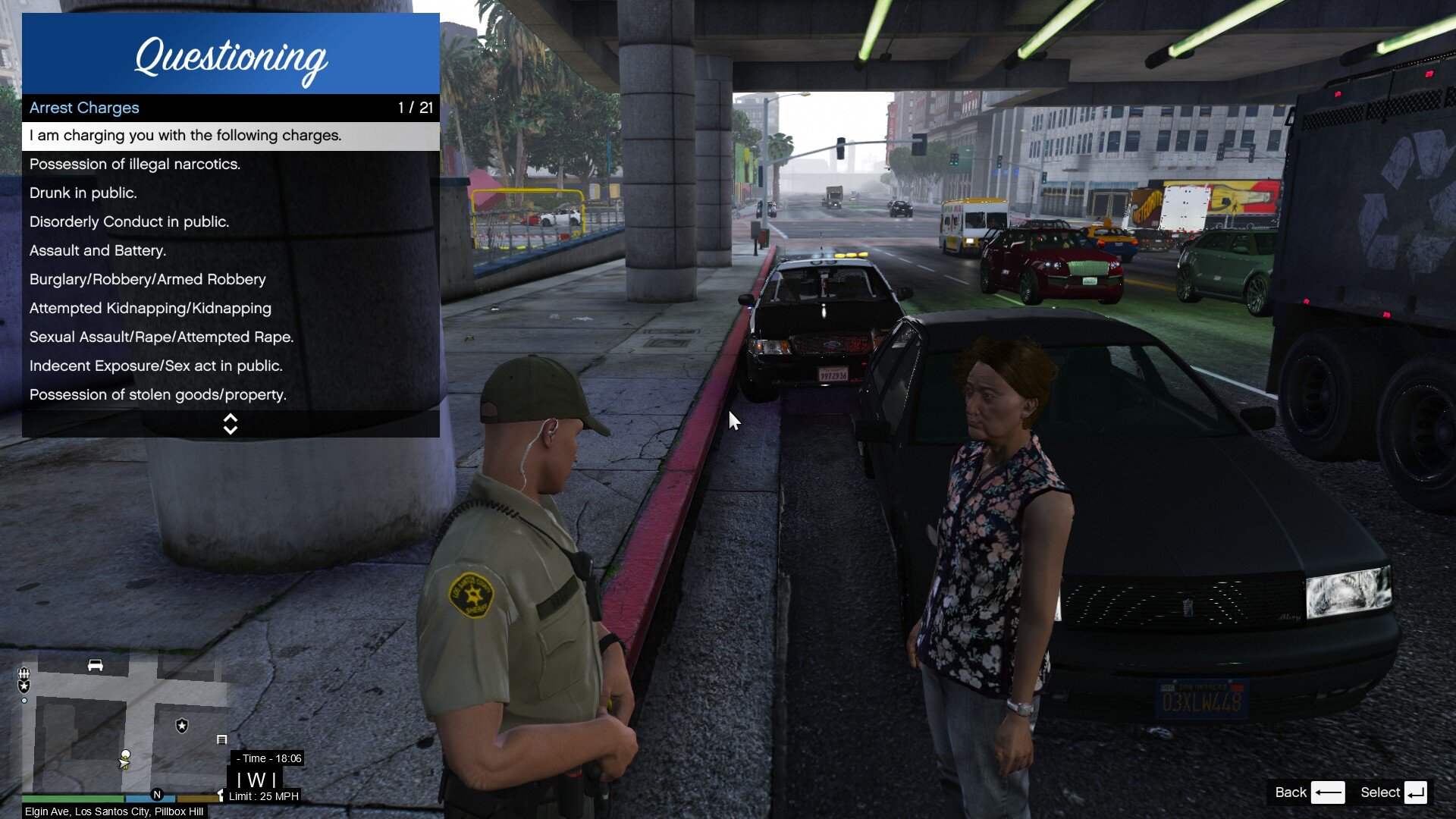The height and width of the screenshot is (819, 1456).
Task: Pick Indecent Exposure/Sex act in public
Action: click(231, 366)
